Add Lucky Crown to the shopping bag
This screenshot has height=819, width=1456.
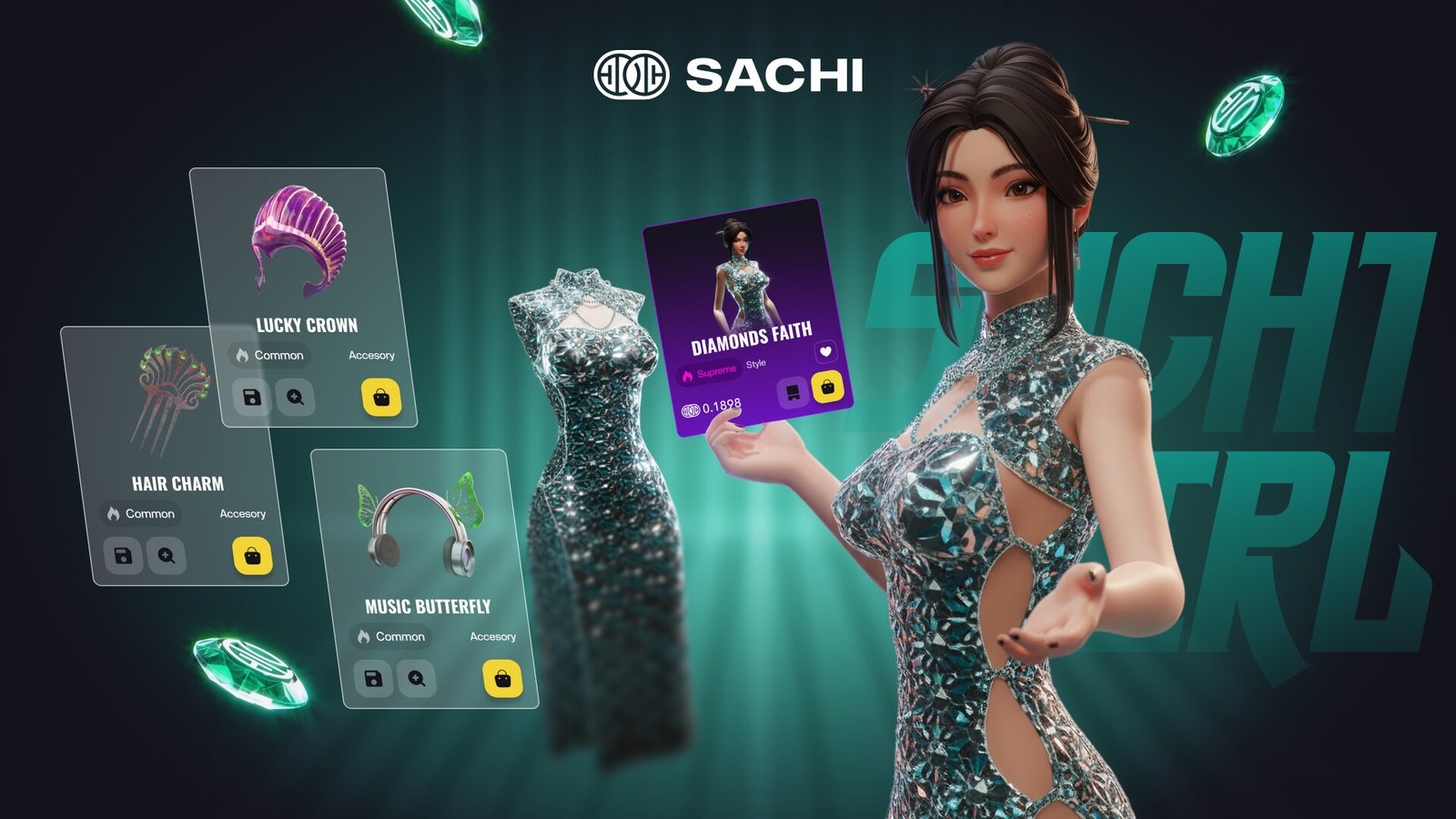pos(381,398)
